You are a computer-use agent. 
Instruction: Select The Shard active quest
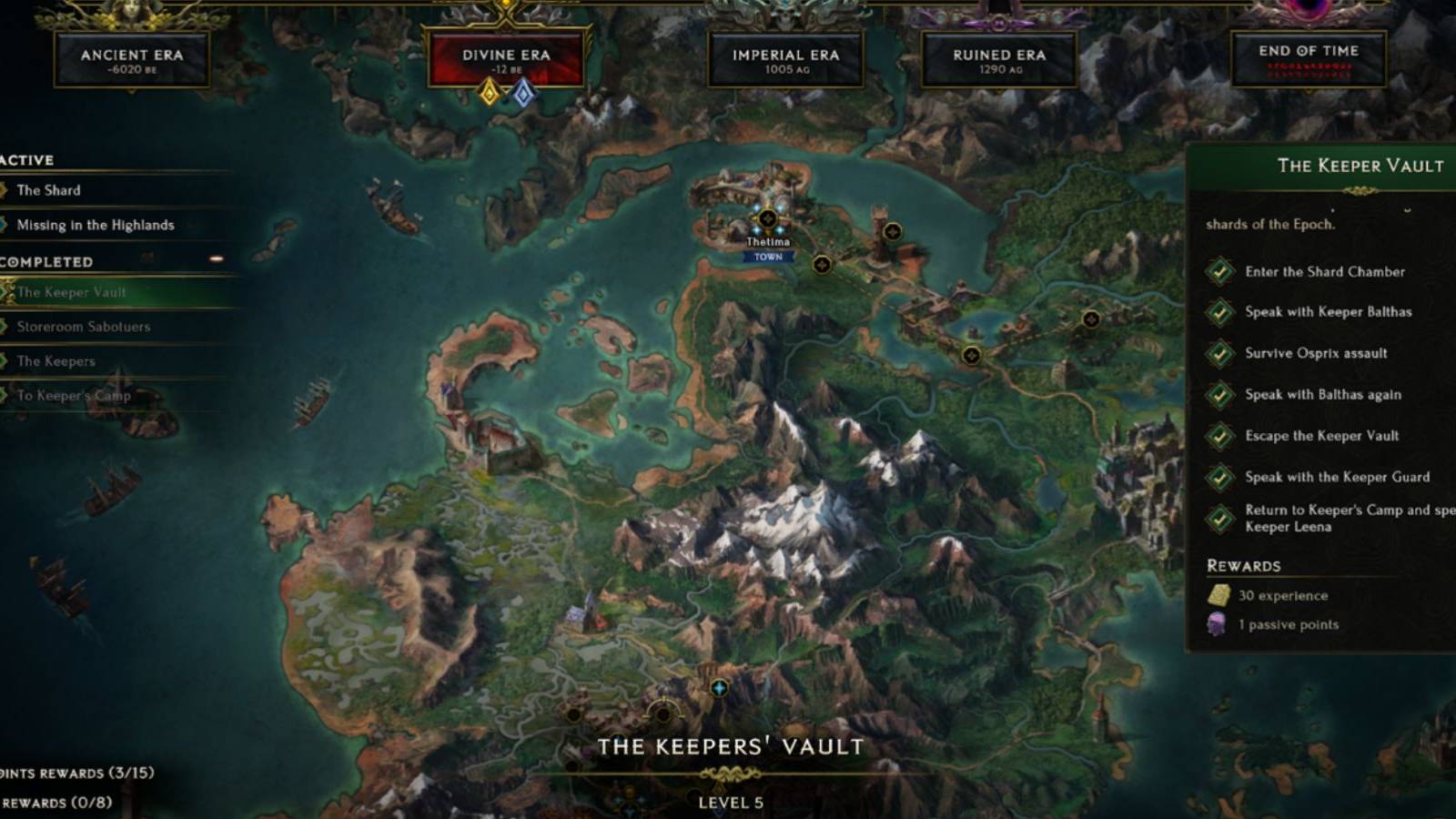point(50,190)
